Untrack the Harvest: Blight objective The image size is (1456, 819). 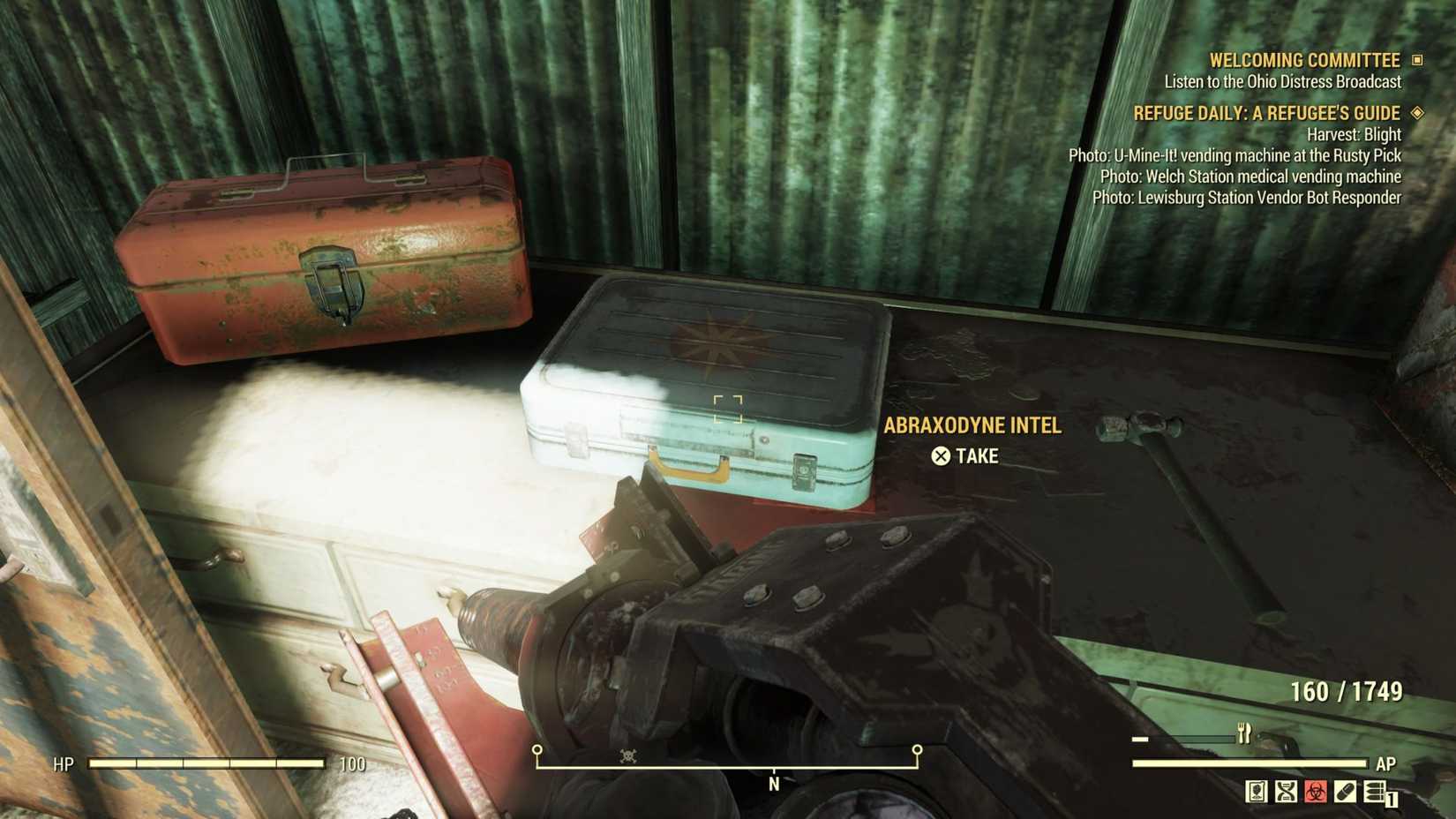point(1354,135)
